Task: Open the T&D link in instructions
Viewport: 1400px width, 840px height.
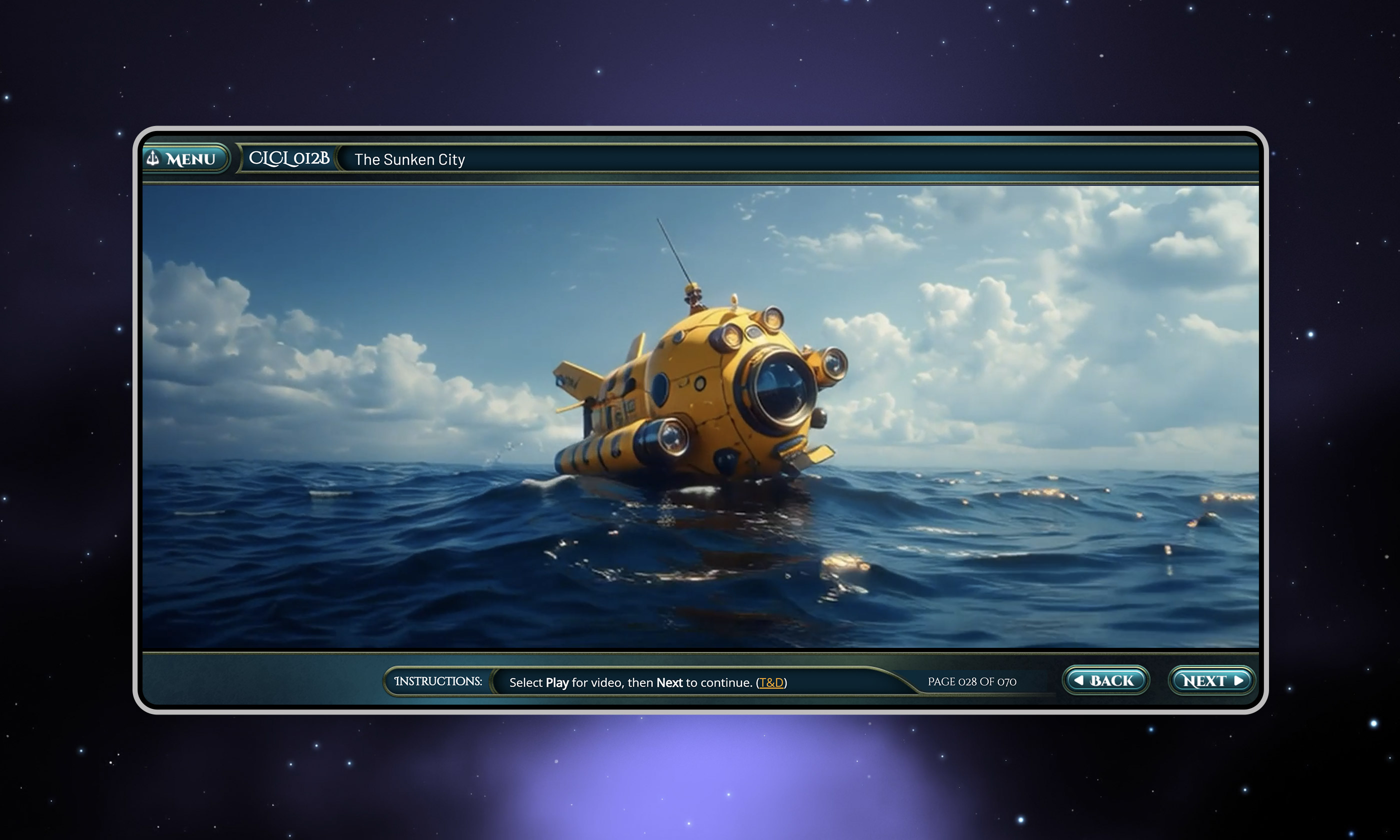Action: click(770, 682)
